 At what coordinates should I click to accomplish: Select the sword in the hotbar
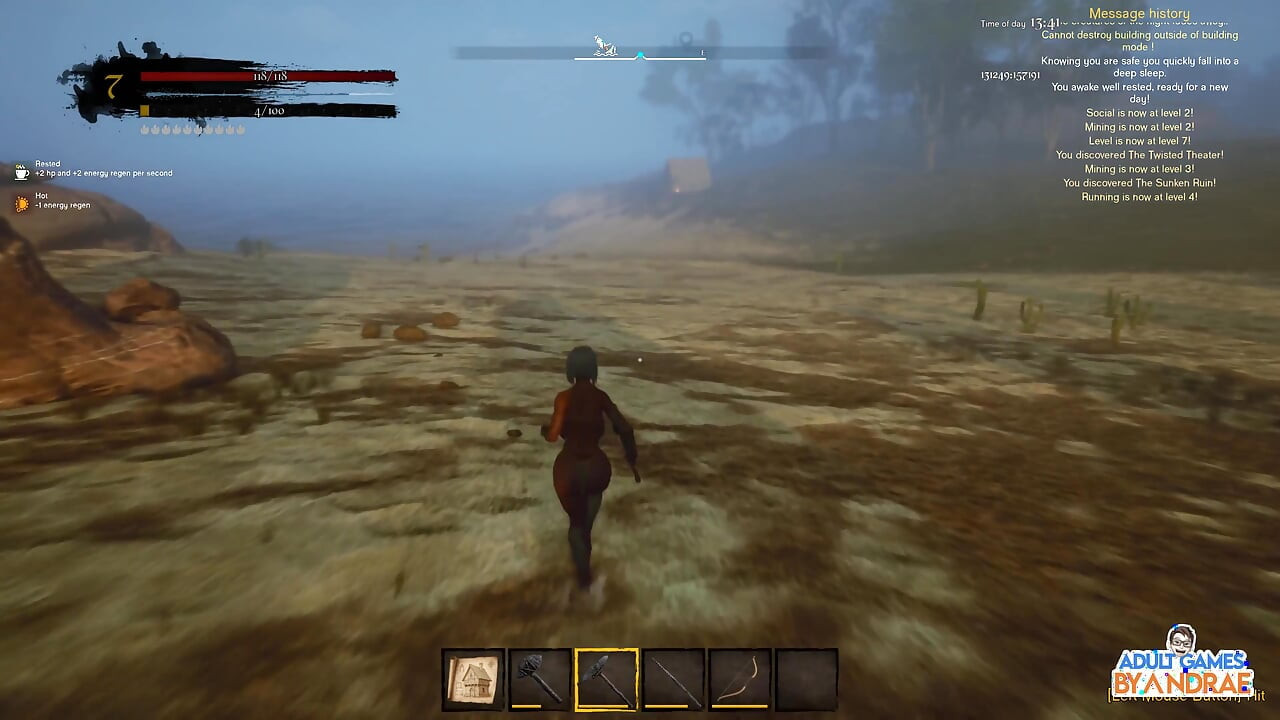[x=672, y=677]
